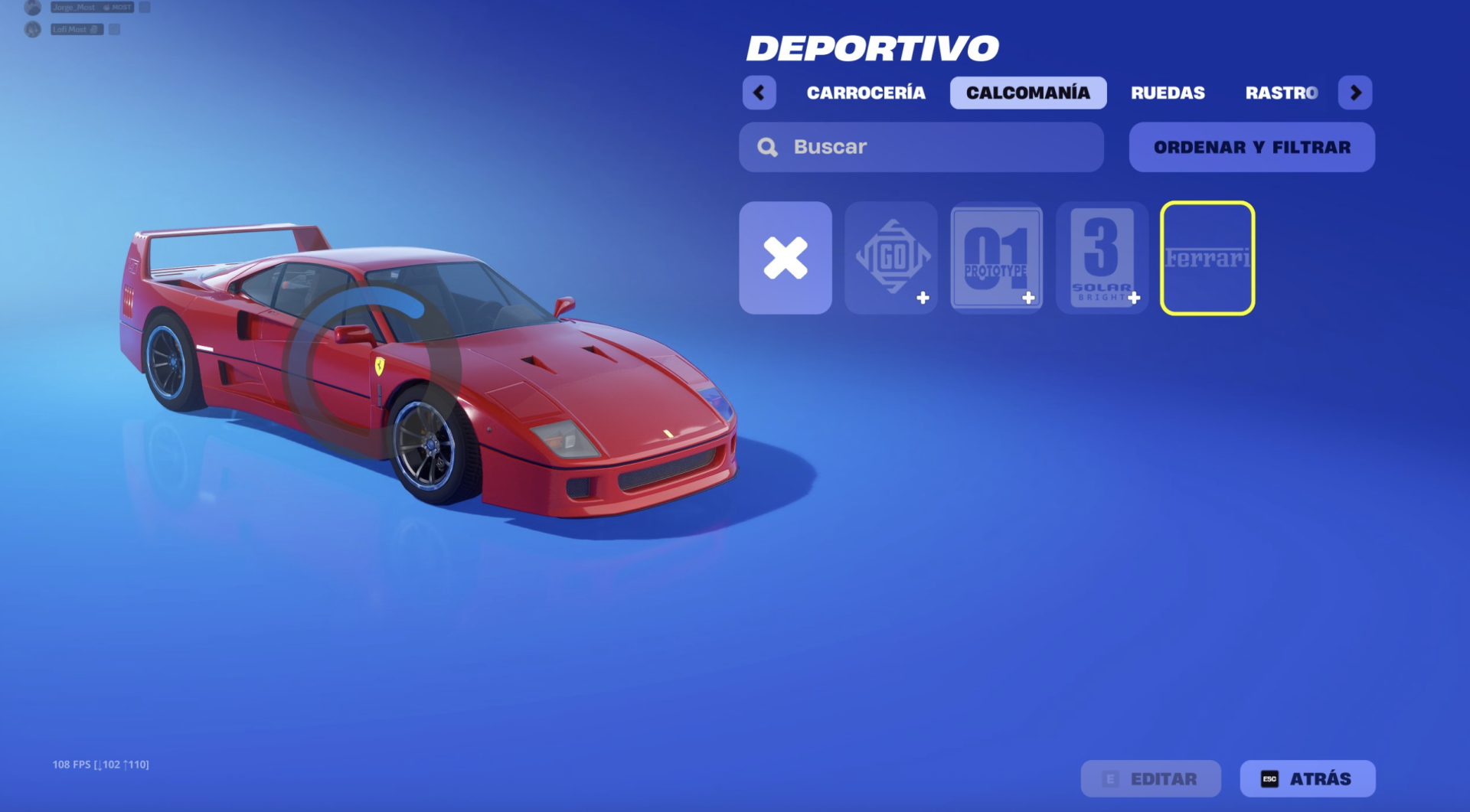
Task: Toggle mute on Jorge_Most's party entry
Action: [x=145, y=7]
